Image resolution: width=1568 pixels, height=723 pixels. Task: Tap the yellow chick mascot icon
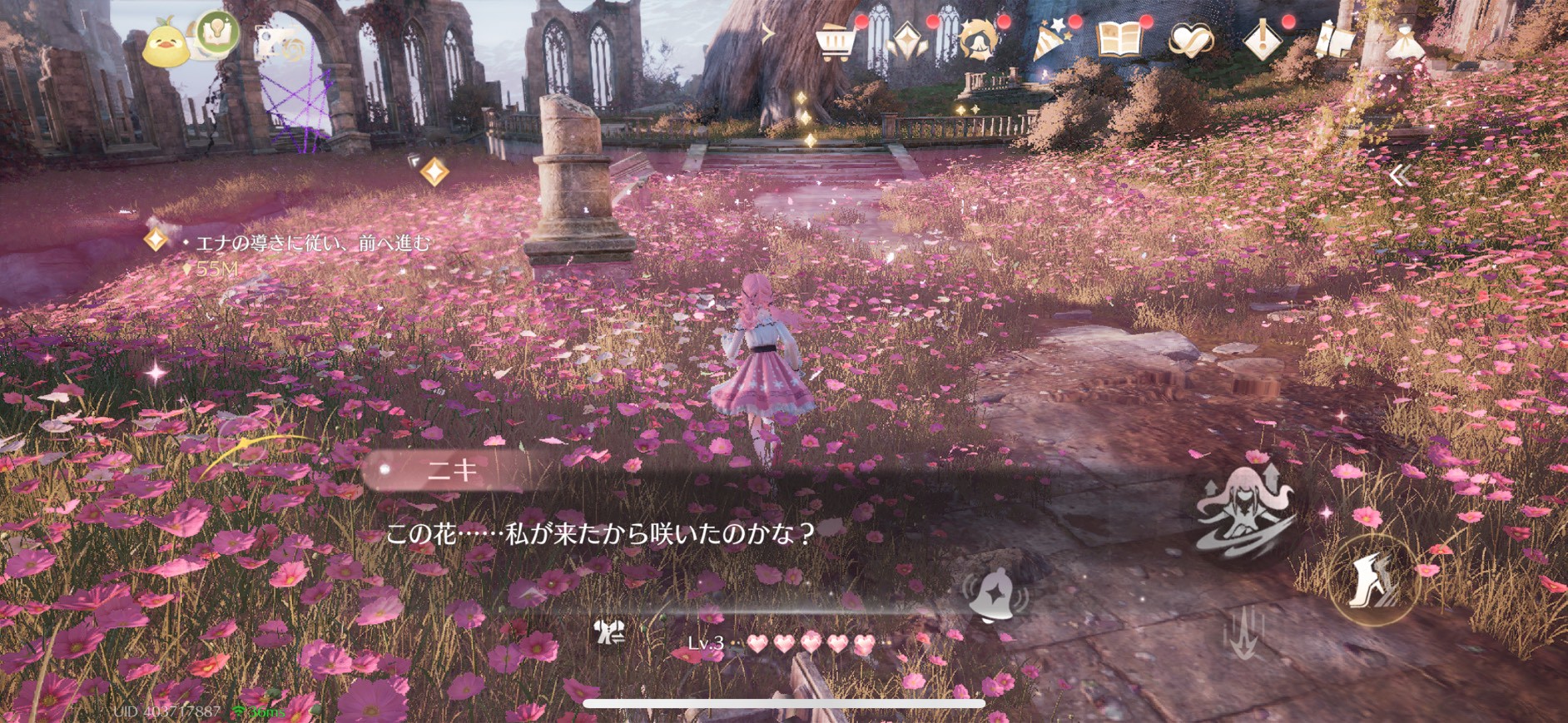166,42
